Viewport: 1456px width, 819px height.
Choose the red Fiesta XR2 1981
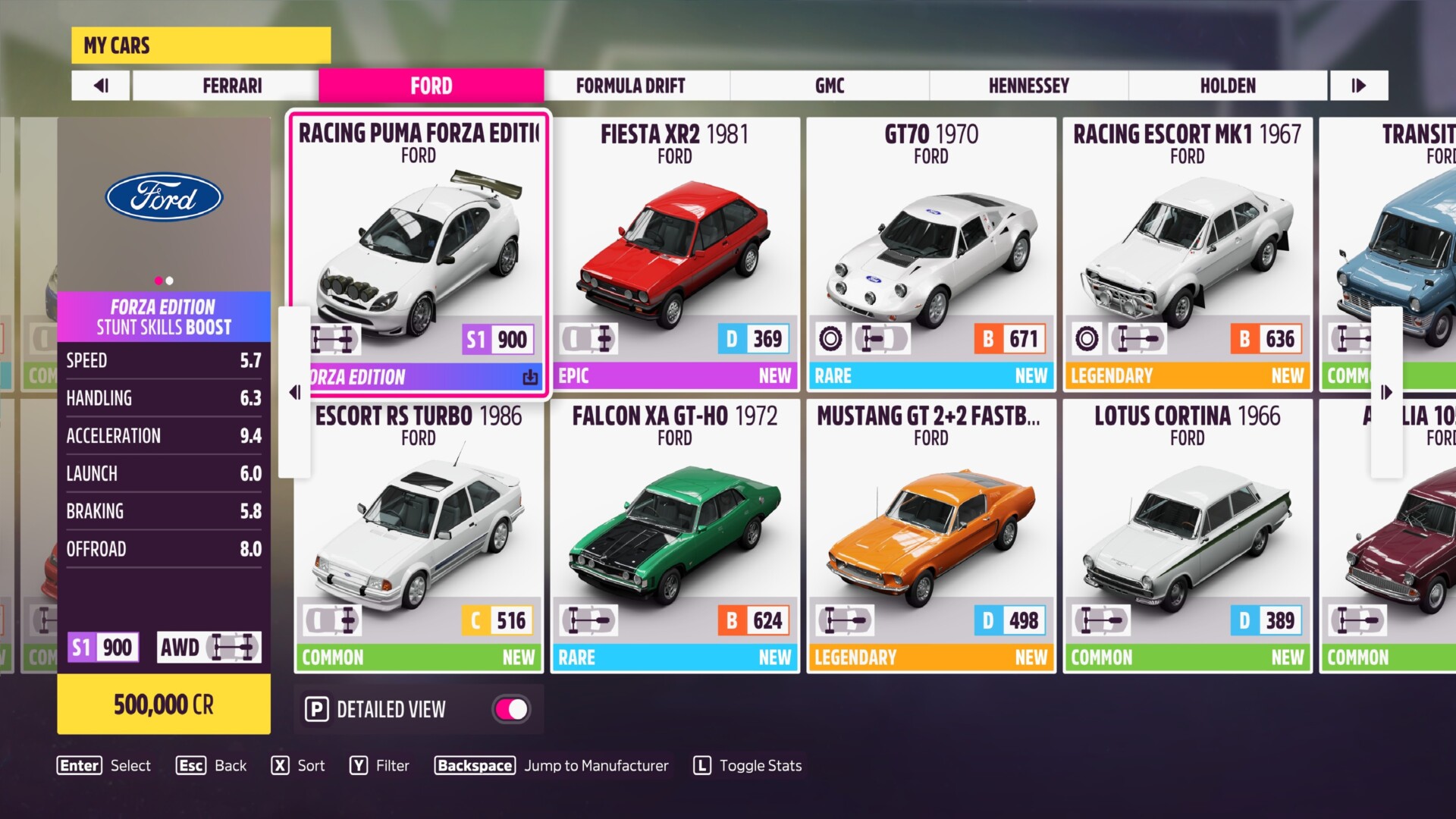click(674, 250)
